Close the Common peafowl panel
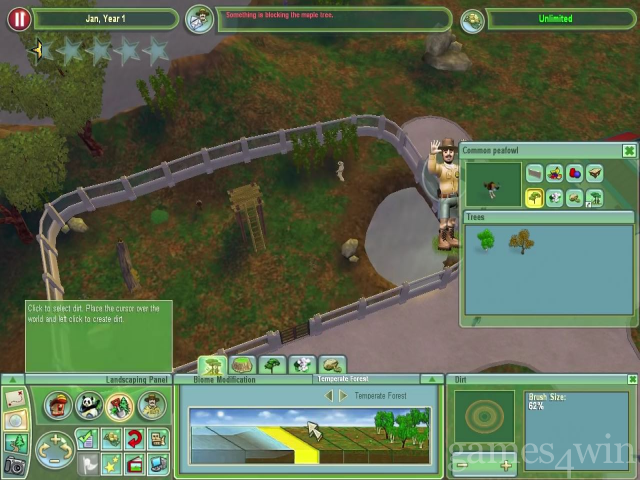The image size is (640, 480). click(x=628, y=151)
